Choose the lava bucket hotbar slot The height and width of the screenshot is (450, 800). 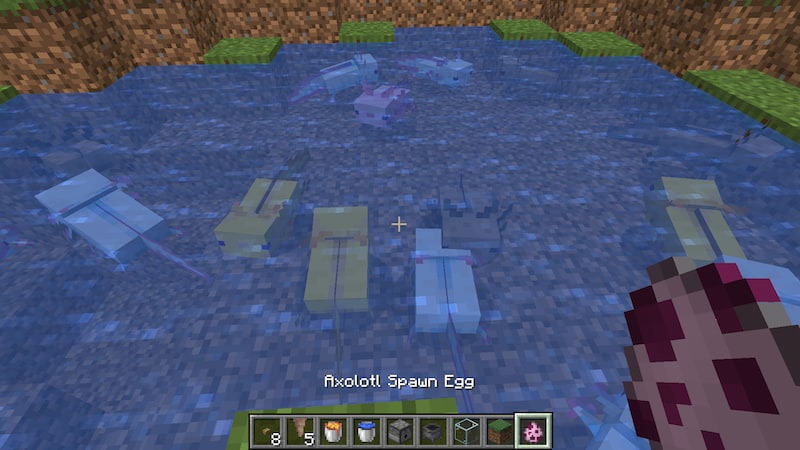pos(334,431)
